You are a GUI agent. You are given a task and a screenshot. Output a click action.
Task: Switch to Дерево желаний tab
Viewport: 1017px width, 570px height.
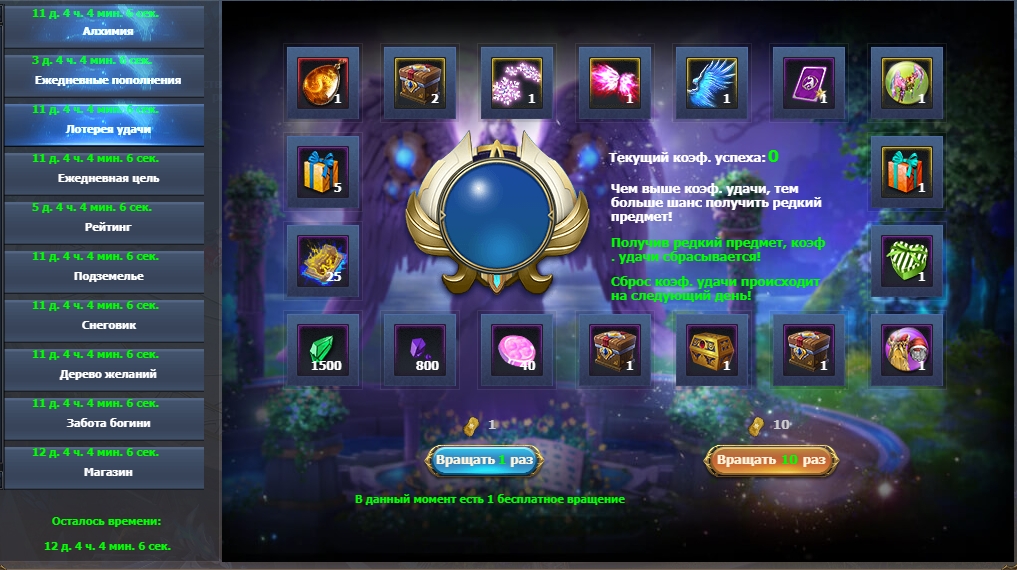click(108, 369)
